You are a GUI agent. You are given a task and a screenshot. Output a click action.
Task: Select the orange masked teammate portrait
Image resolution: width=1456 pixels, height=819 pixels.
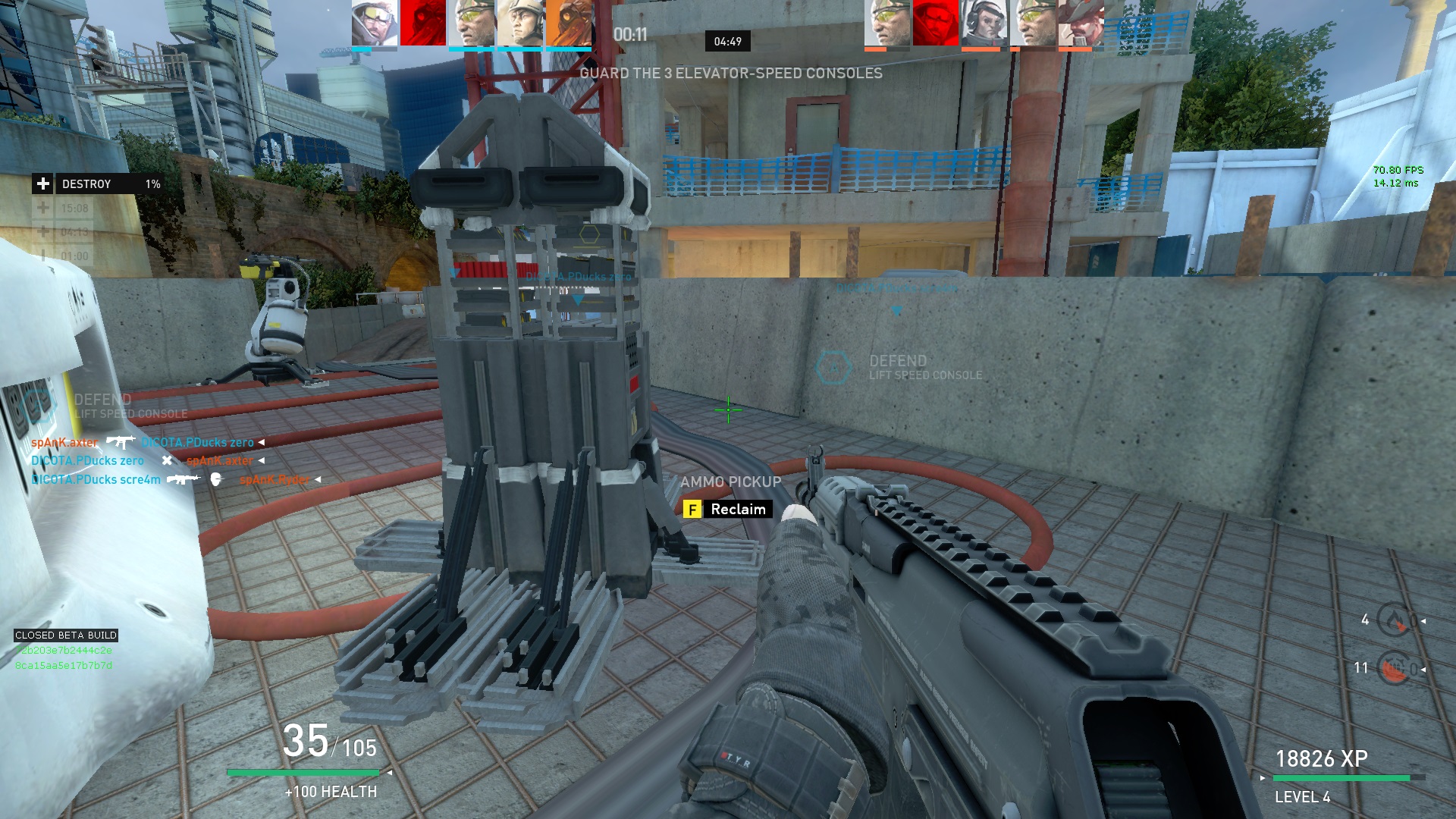pyautogui.click(x=568, y=24)
